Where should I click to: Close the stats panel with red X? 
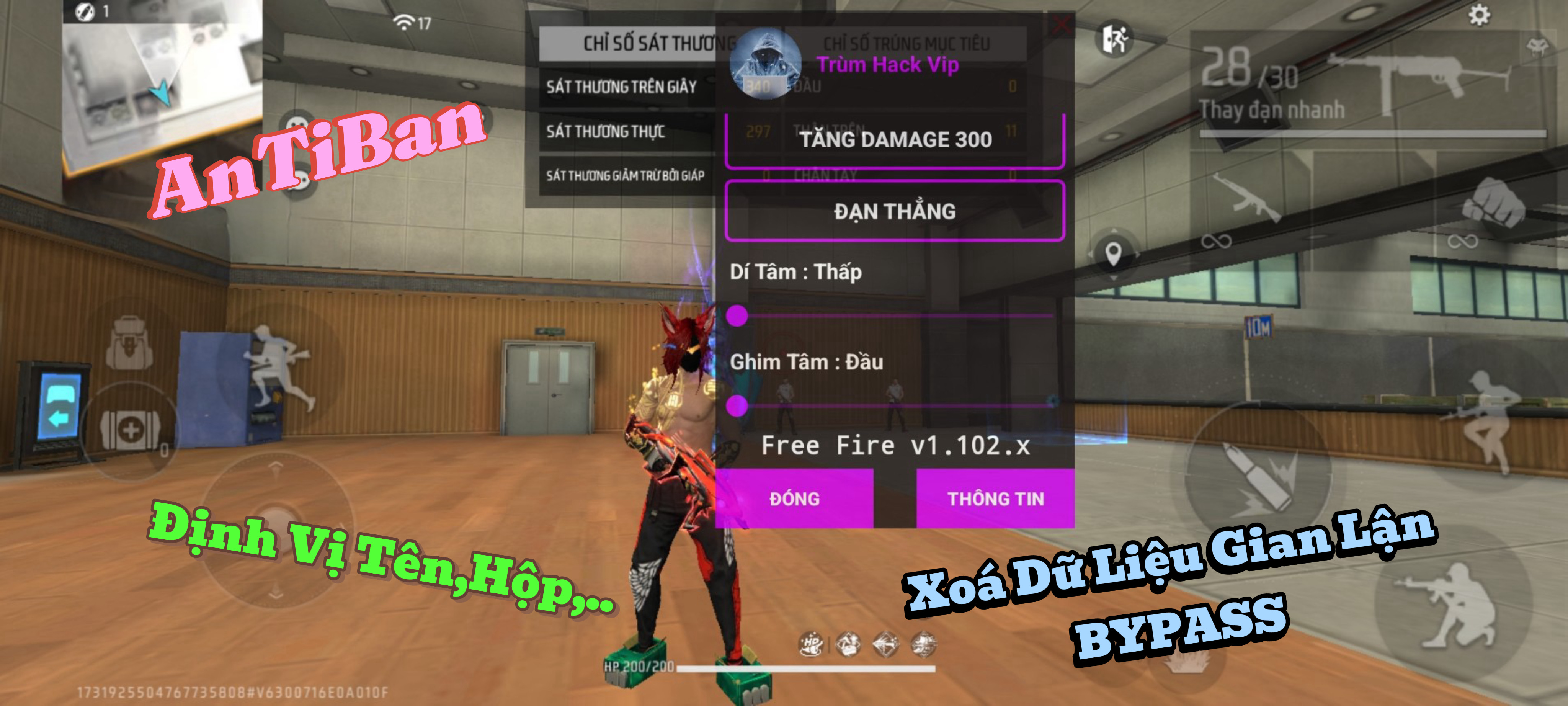1061,26
